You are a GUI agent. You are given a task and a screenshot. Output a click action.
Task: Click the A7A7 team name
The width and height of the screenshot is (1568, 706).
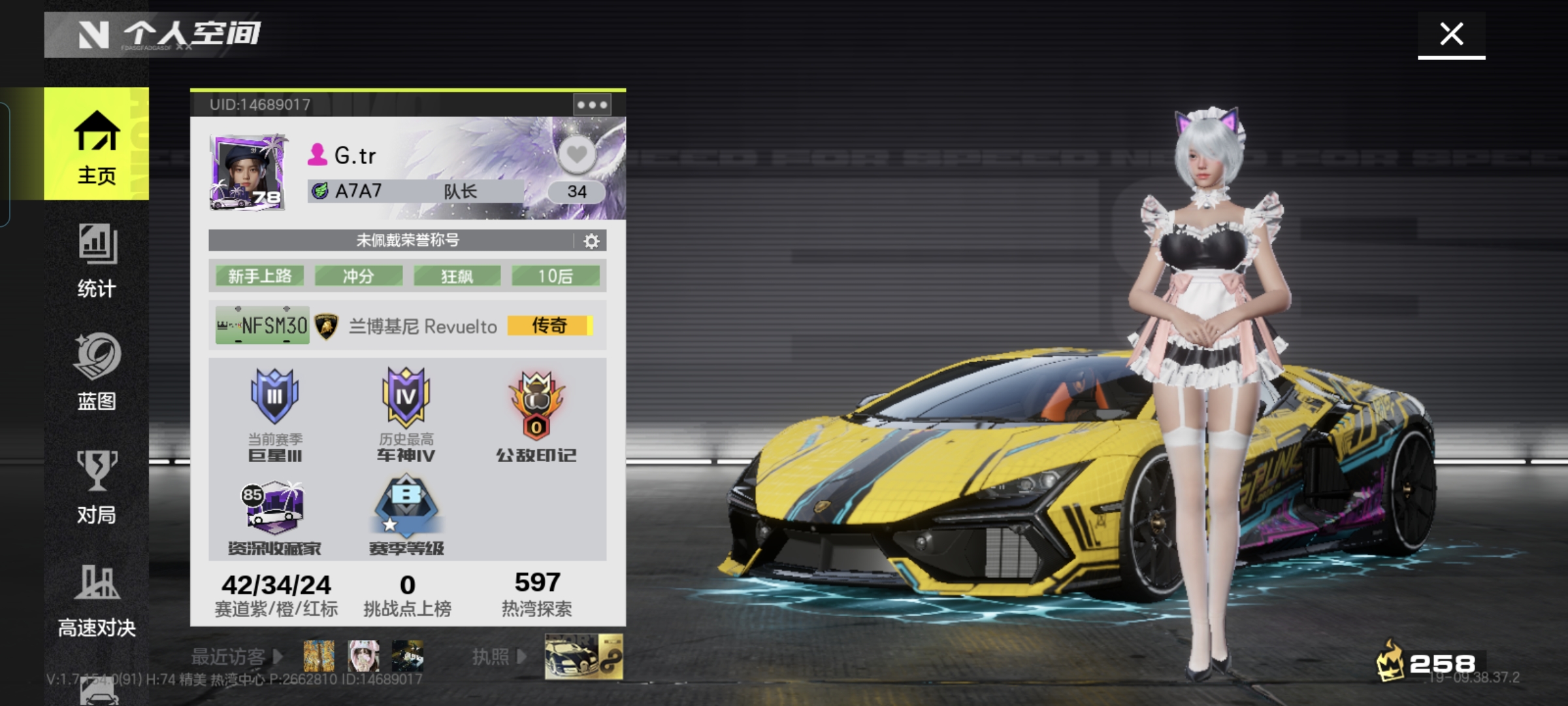tap(358, 191)
